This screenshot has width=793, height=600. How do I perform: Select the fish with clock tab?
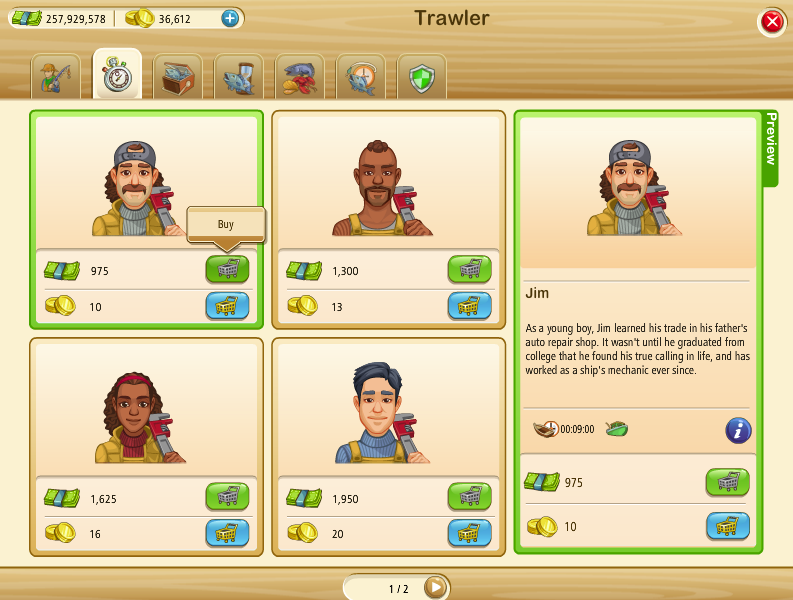pyautogui.click(x=361, y=77)
